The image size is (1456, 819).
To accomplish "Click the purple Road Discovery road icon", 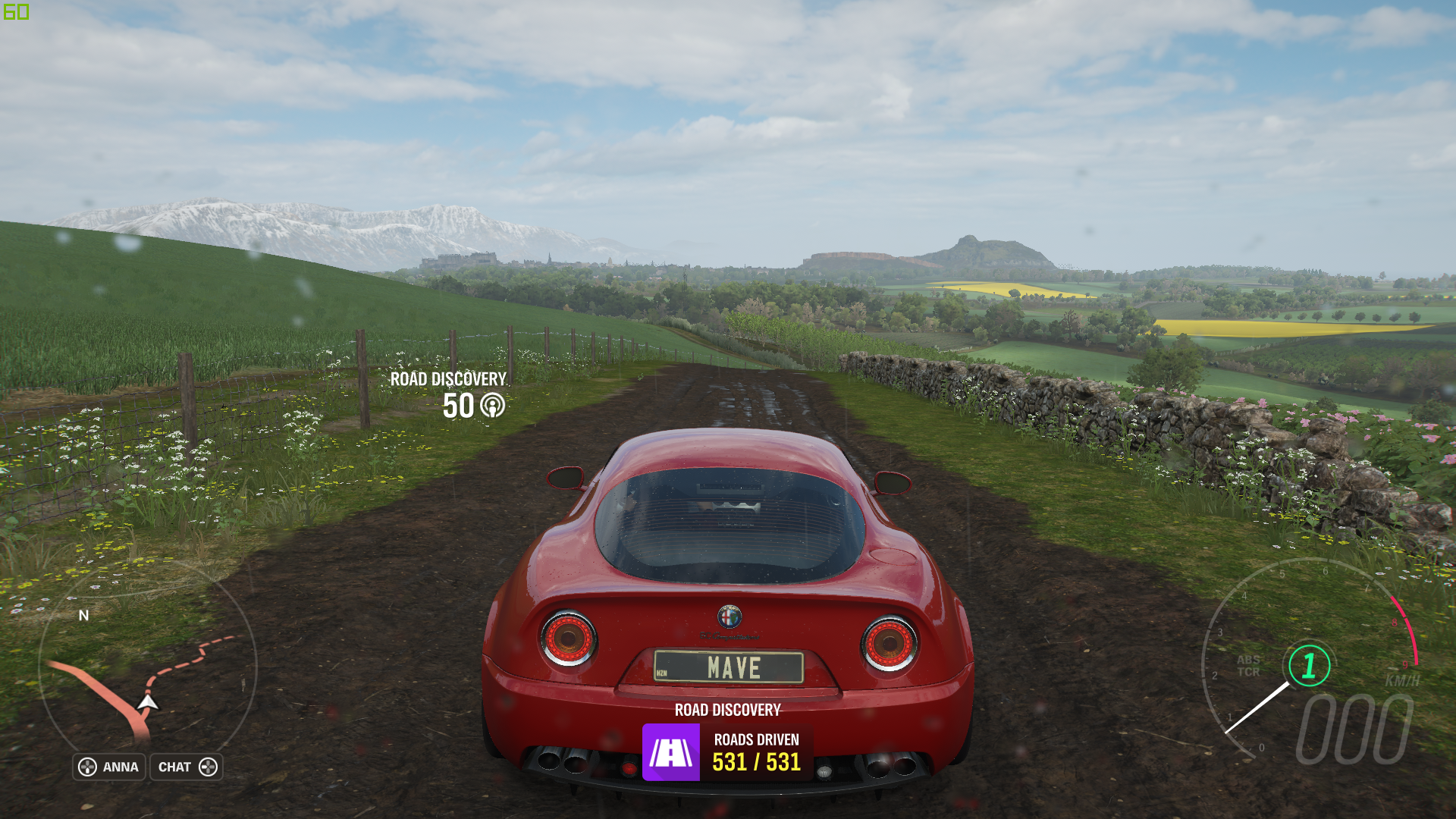I will tap(670, 752).
